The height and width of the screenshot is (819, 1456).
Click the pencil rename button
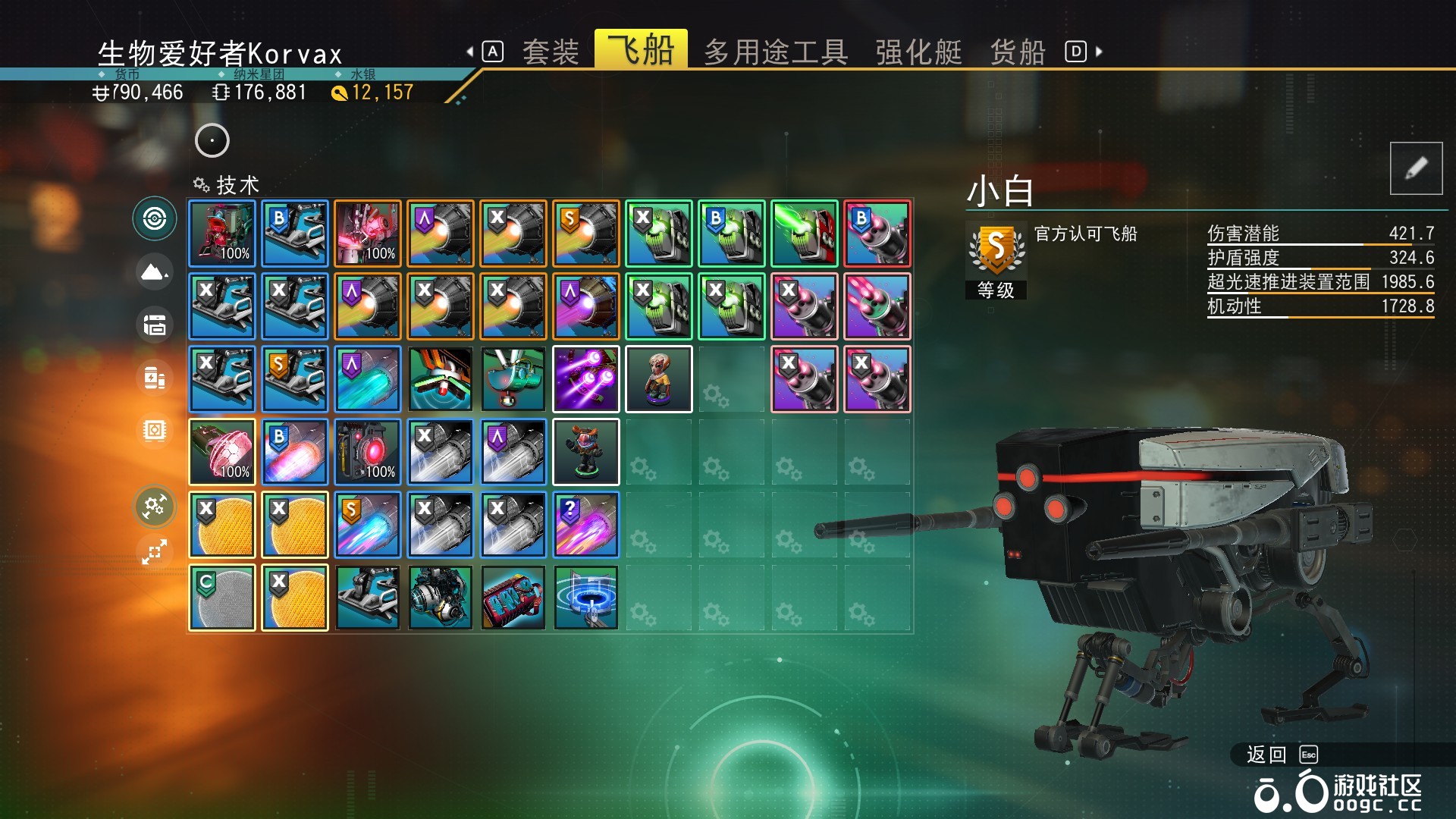coord(1416,168)
